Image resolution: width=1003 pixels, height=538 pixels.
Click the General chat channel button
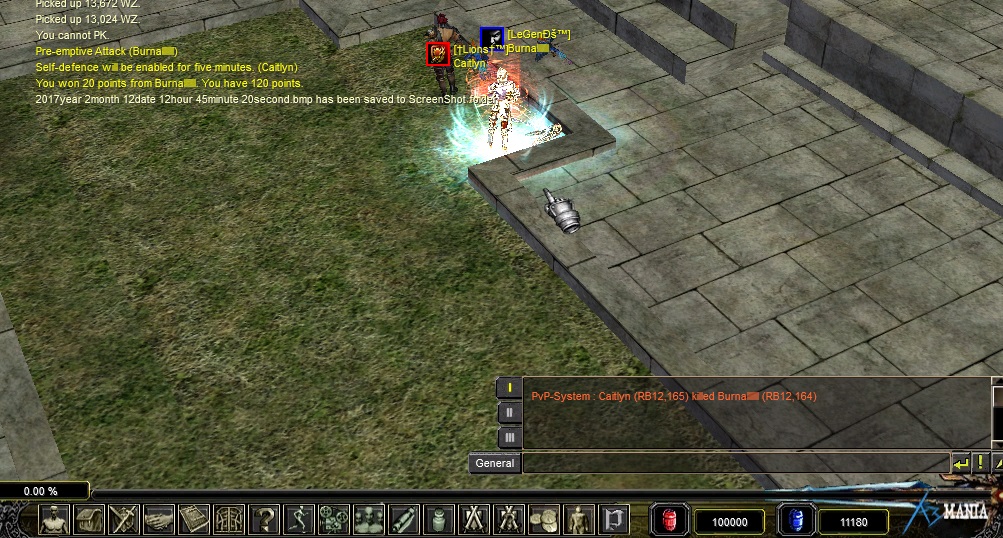(x=495, y=463)
